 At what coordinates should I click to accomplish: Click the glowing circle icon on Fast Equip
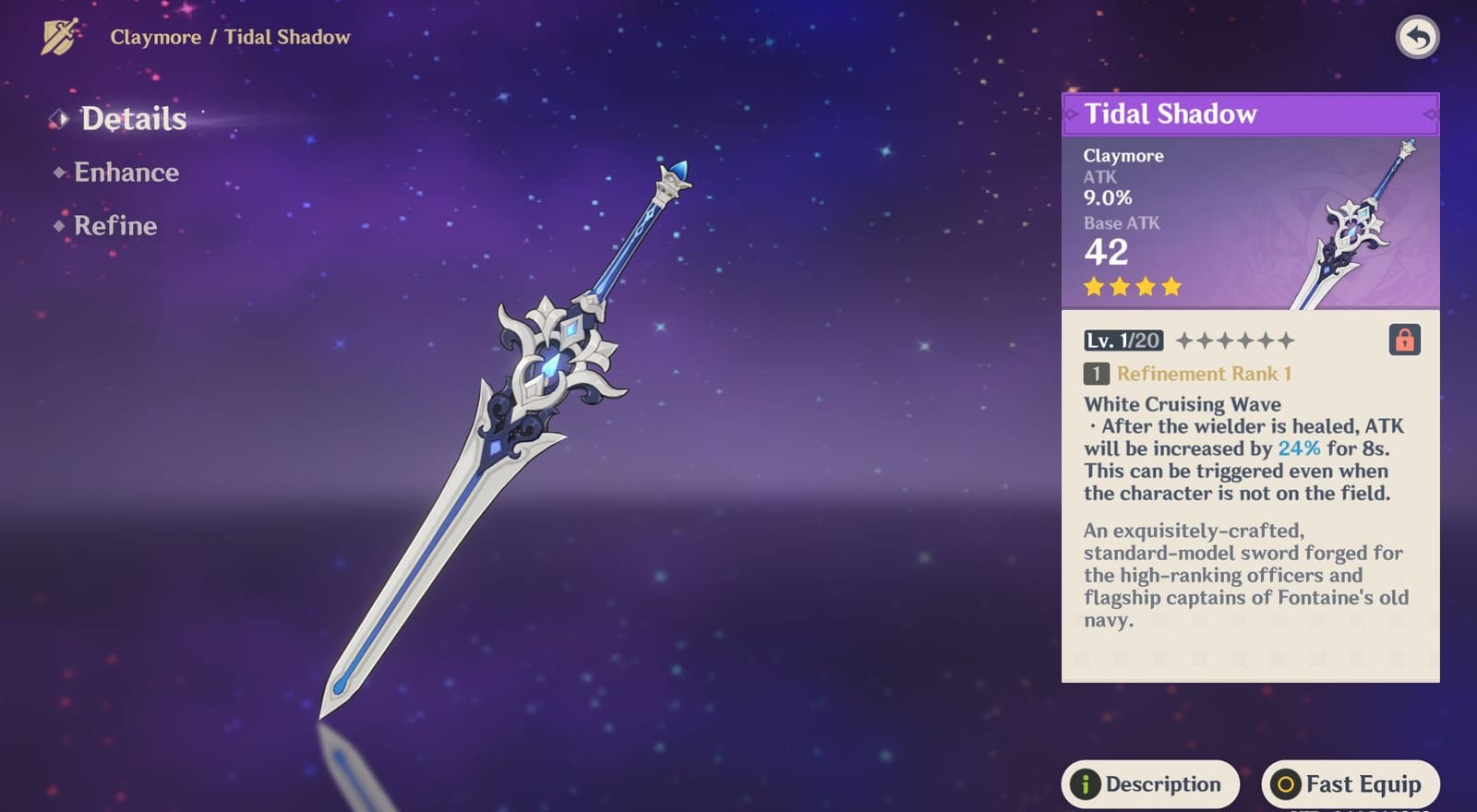pos(1284,784)
